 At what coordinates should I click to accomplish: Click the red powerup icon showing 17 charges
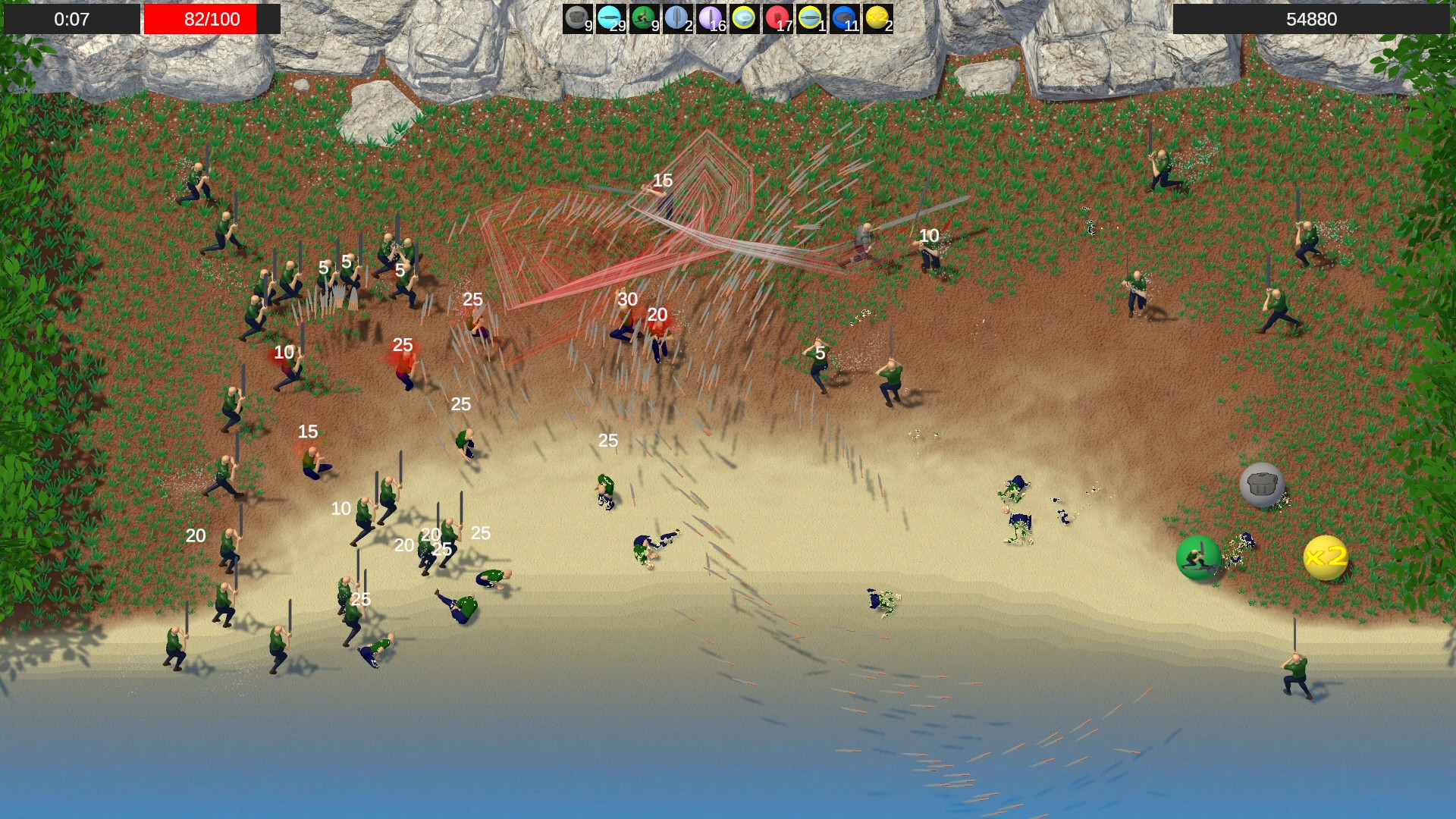pos(777,17)
